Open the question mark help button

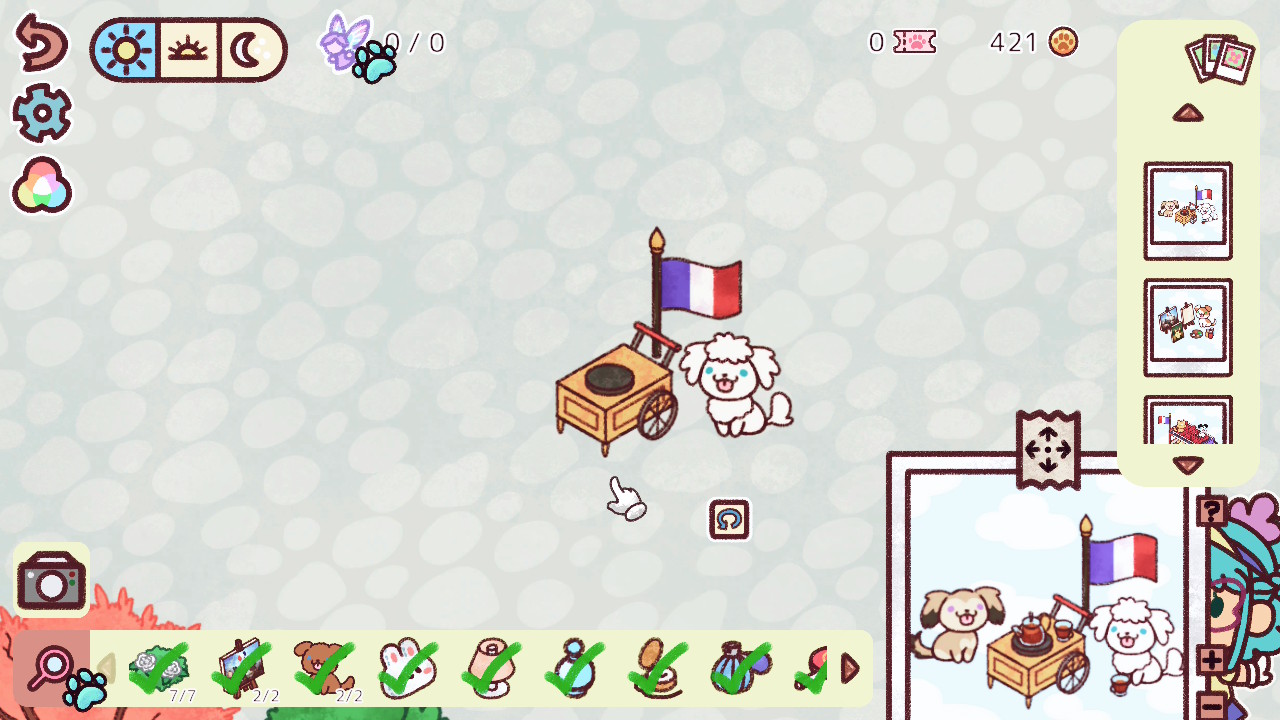(1211, 512)
